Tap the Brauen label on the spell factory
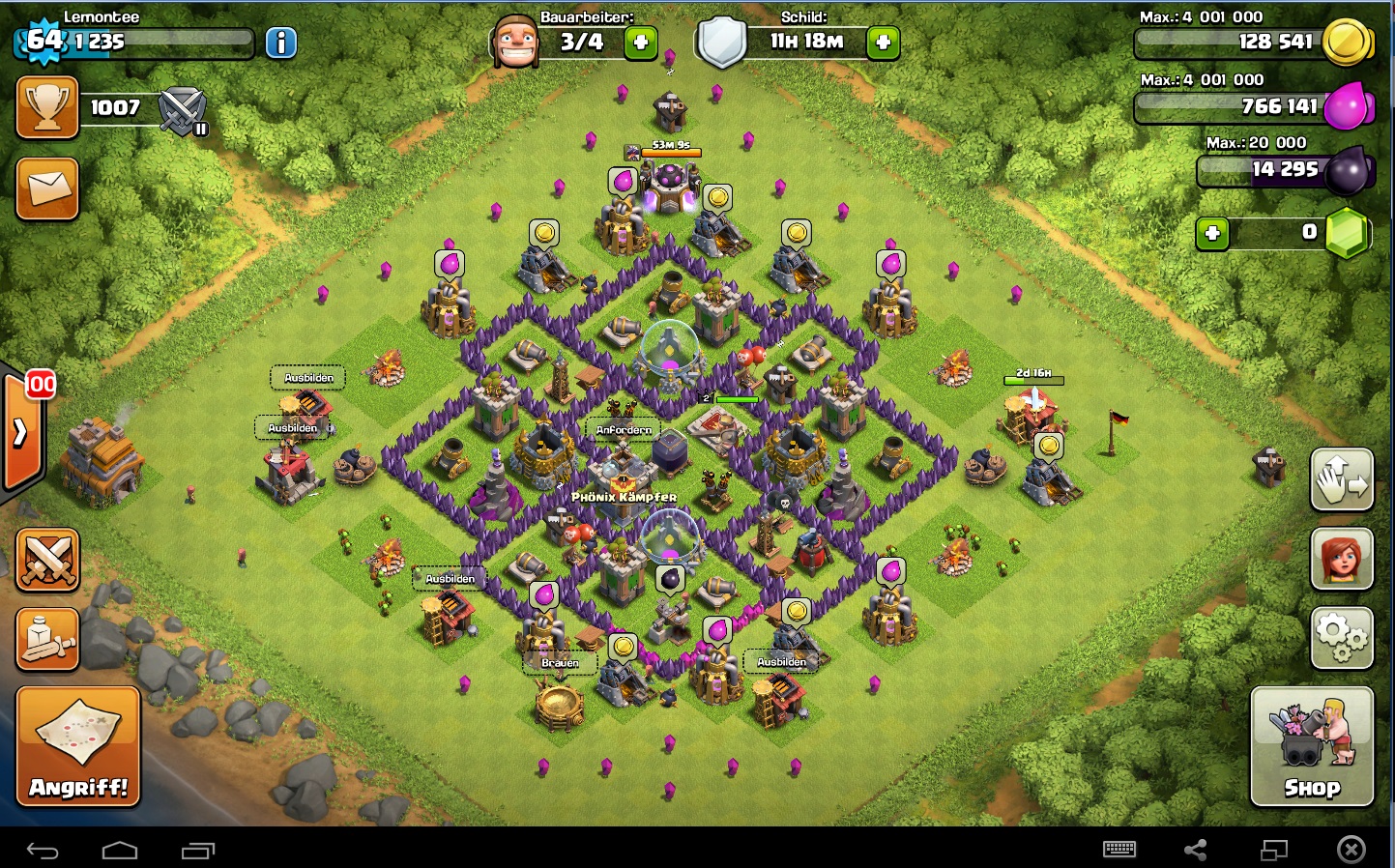Image resolution: width=1395 pixels, height=868 pixels. tap(560, 663)
